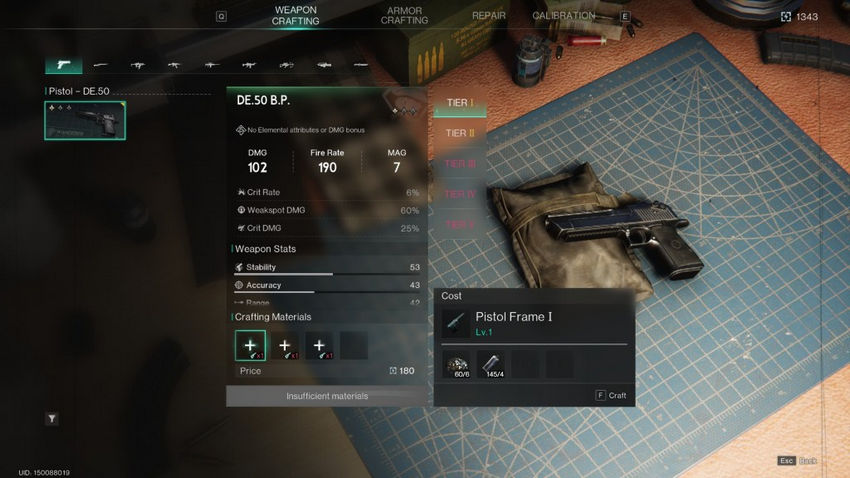Select the pistol weapon category icon
Image resolution: width=850 pixels, height=478 pixels.
(64, 65)
